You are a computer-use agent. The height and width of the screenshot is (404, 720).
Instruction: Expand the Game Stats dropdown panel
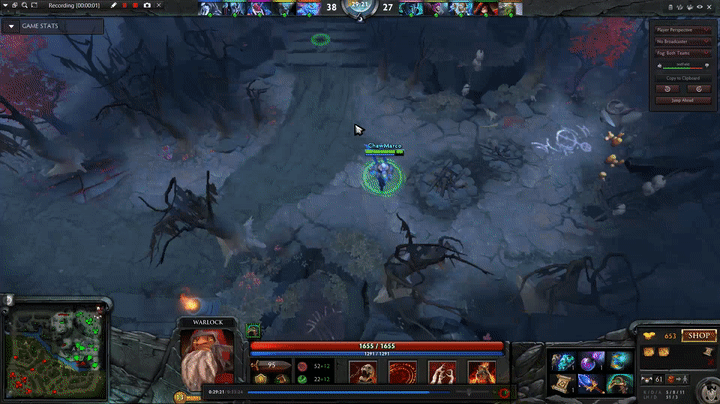[x=11, y=26]
